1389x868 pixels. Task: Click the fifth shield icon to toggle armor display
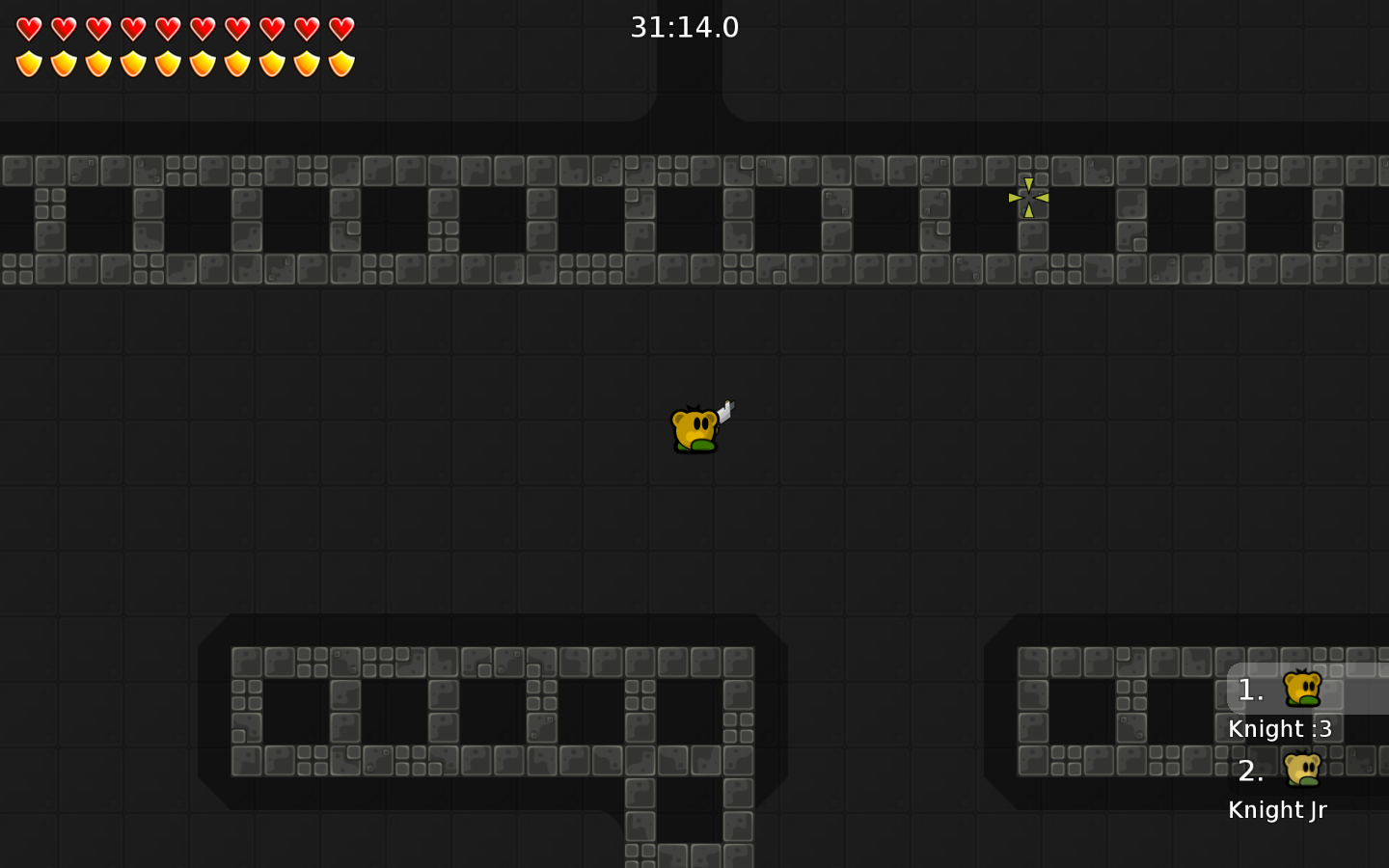point(168,64)
